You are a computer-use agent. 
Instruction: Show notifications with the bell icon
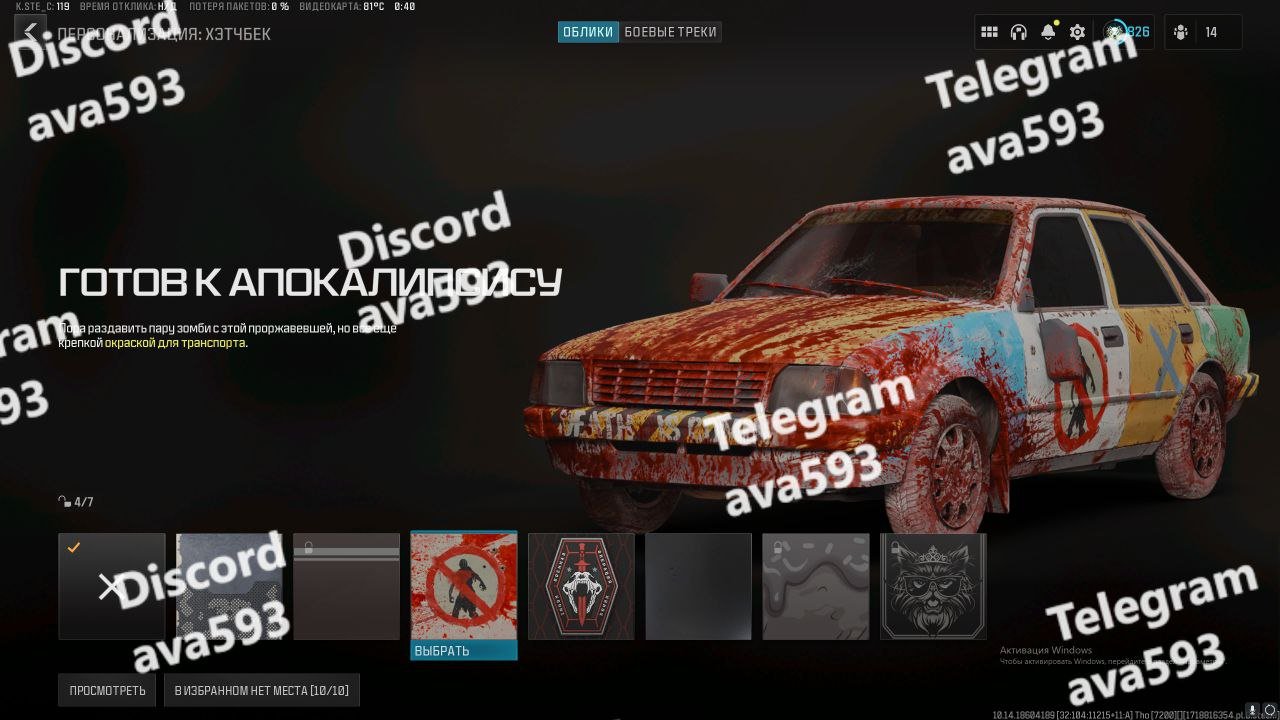click(x=1048, y=32)
